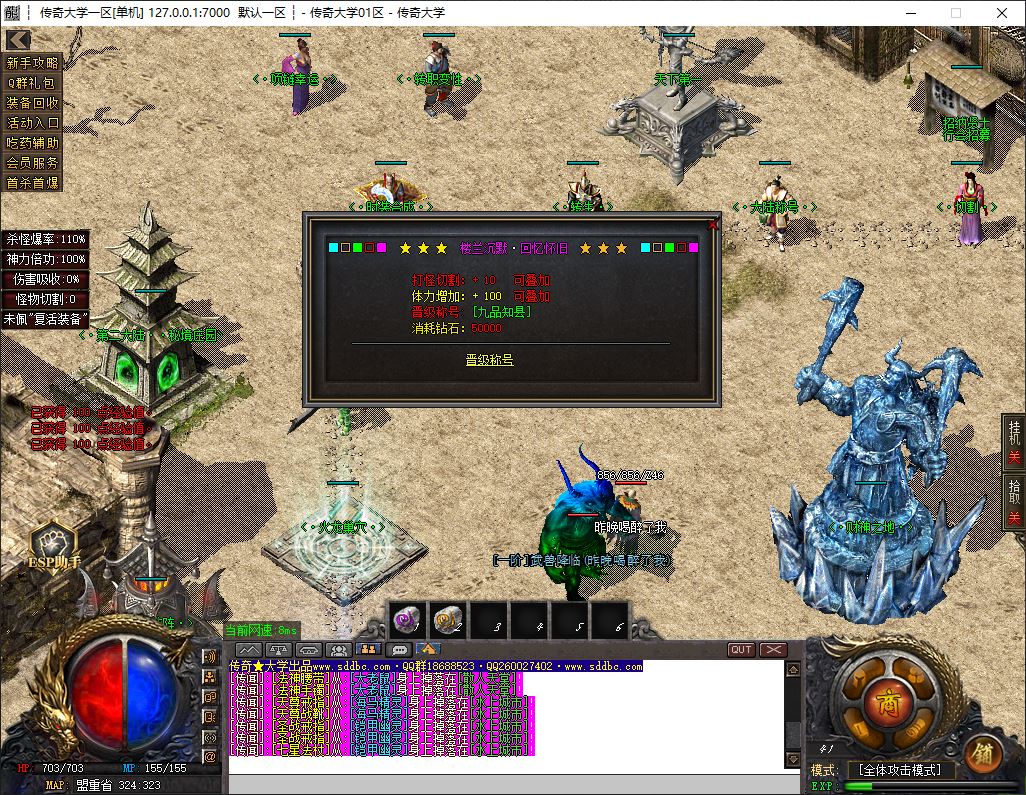Image resolution: width=1026 pixels, height=795 pixels.
Task: Collapse the side menu with the arrow button
Action: pos(17,40)
